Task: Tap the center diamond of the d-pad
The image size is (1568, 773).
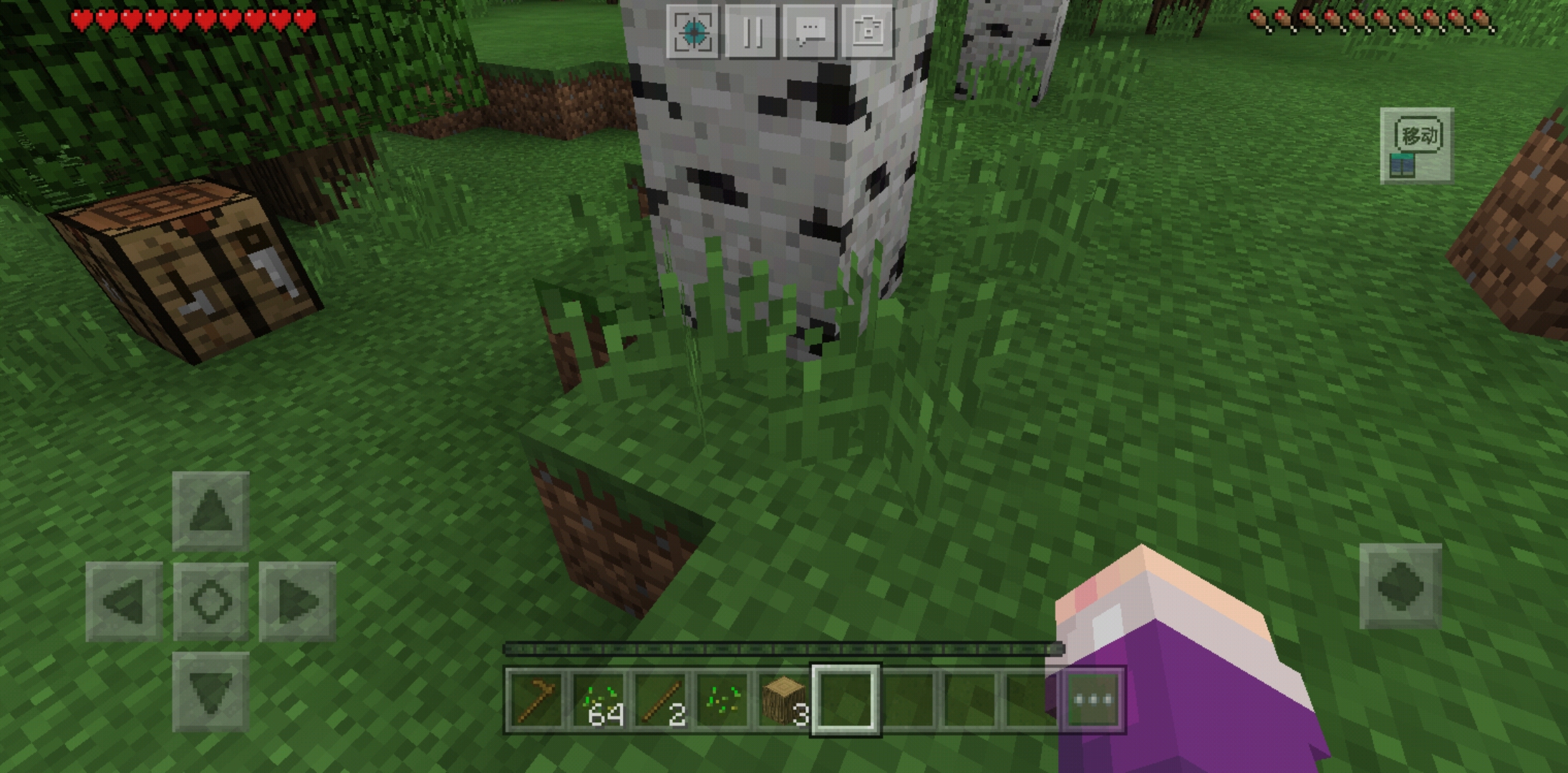Action: coord(210,601)
